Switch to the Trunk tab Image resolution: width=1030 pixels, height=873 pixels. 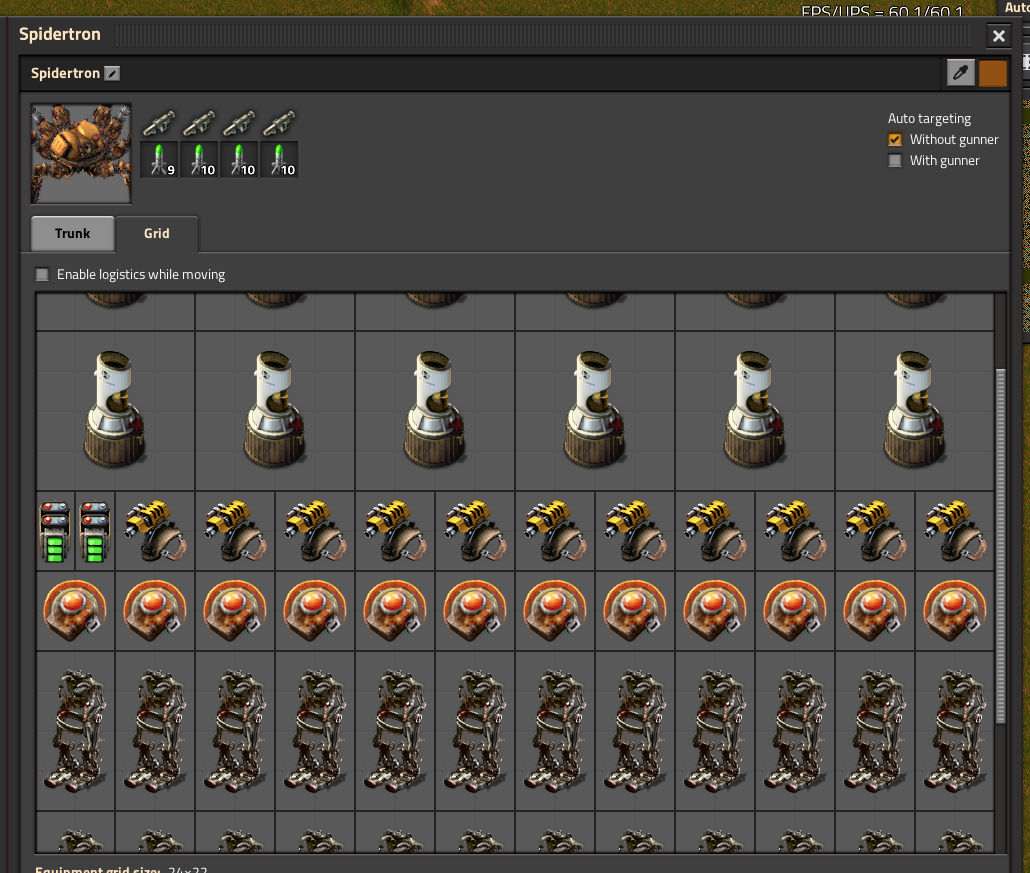click(x=72, y=233)
